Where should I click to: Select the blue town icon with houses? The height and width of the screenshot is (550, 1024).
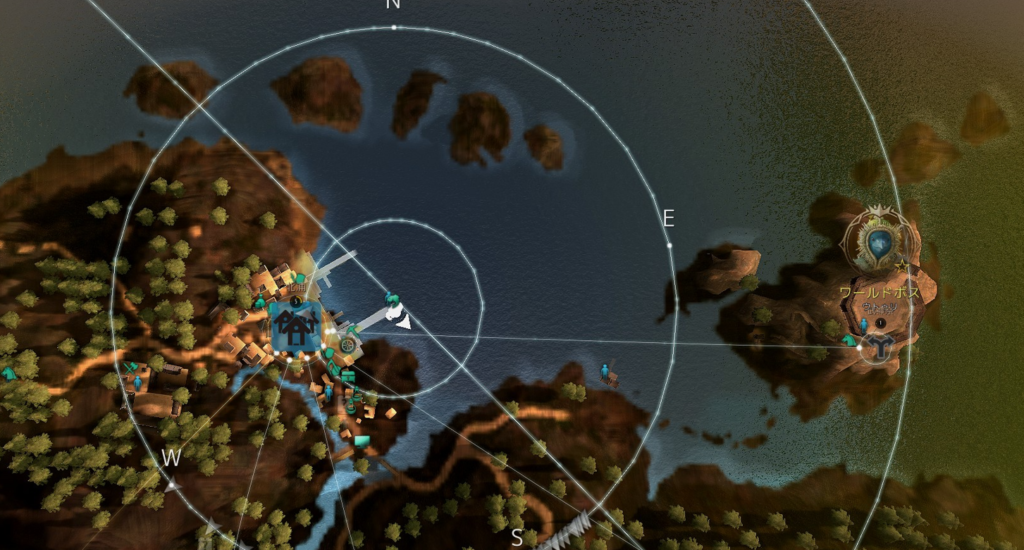pos(296,327)
